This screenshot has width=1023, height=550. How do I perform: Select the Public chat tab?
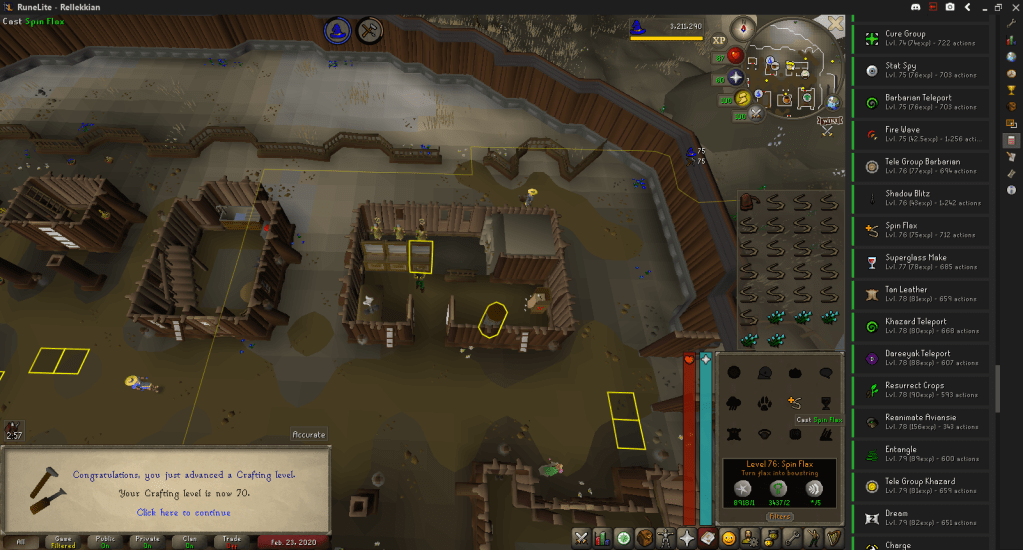[x=105, y=541]
